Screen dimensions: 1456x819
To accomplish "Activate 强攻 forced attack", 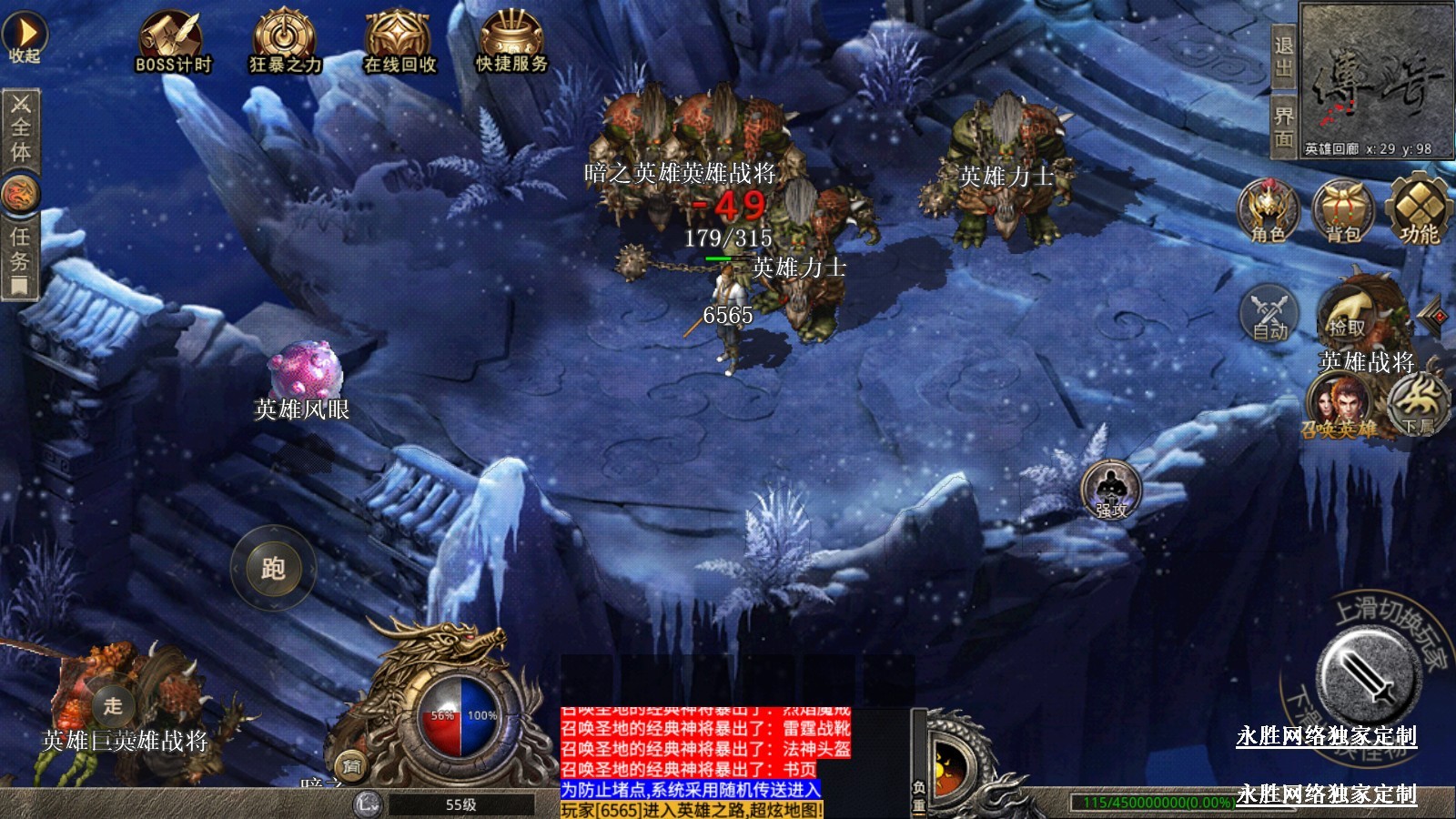I will 1111,490.
